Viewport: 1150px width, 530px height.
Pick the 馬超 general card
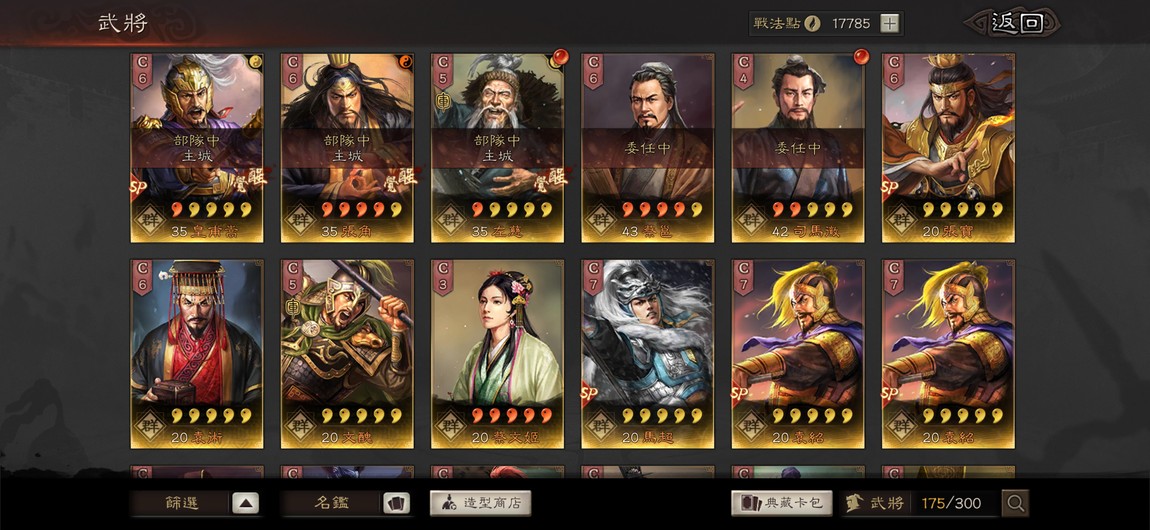pos(648,354)
